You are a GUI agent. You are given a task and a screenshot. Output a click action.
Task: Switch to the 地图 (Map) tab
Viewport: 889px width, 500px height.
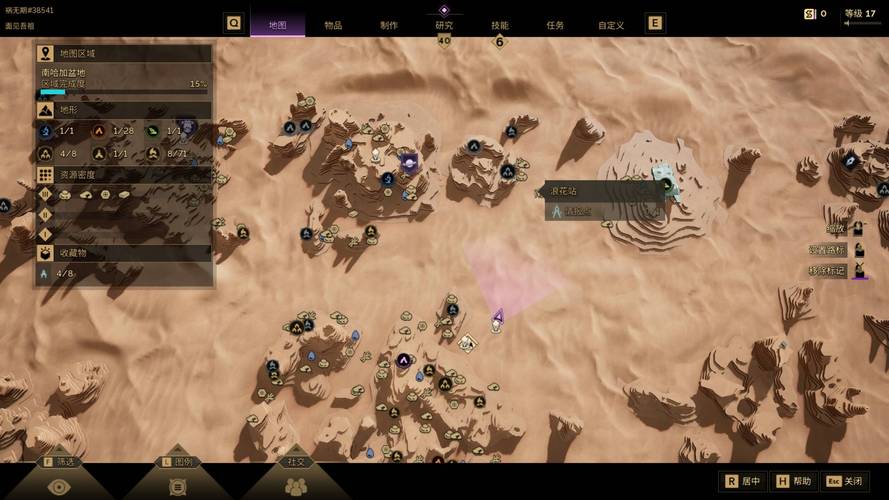277,25
